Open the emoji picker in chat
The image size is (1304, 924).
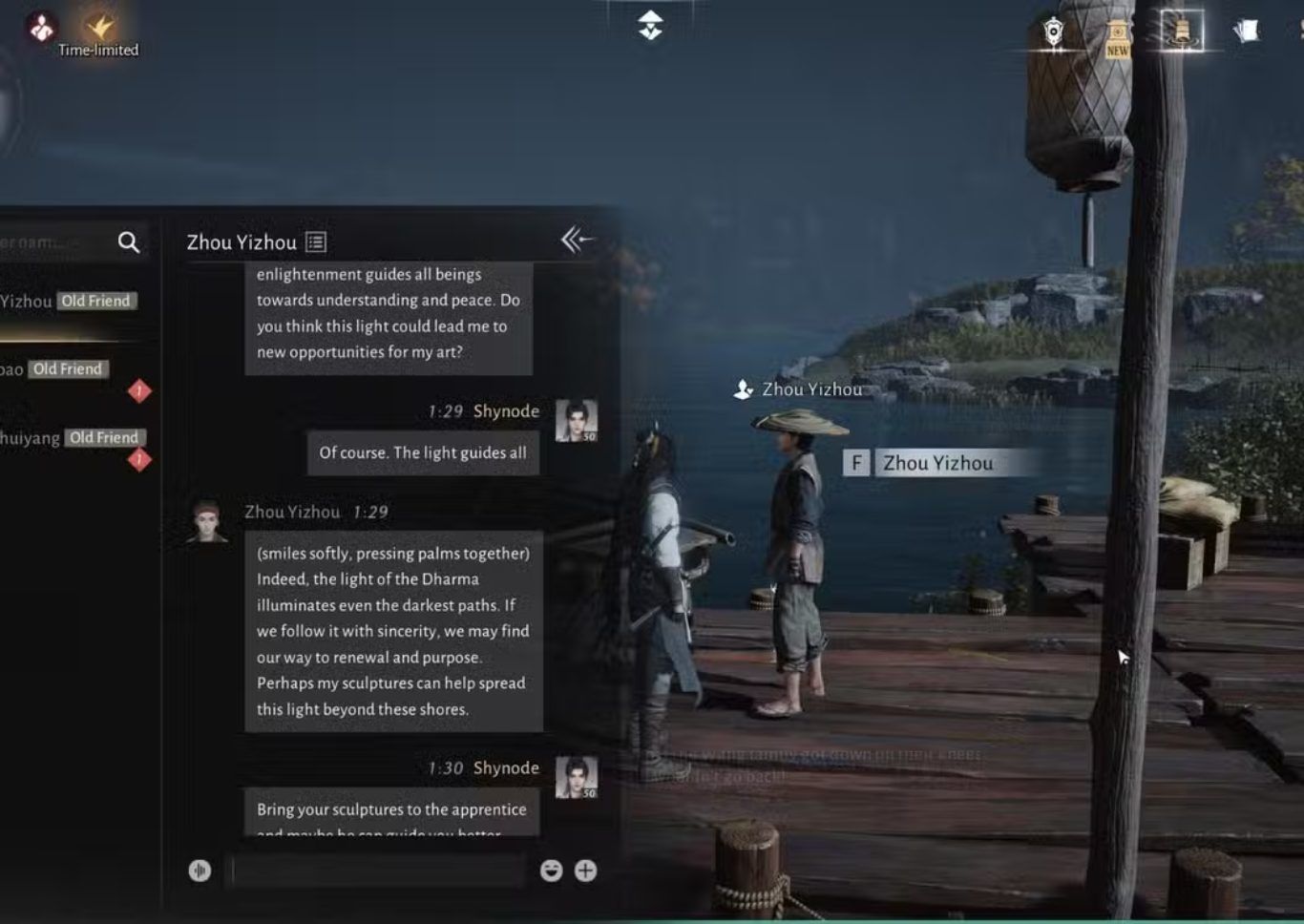click(x=551, y=871)
